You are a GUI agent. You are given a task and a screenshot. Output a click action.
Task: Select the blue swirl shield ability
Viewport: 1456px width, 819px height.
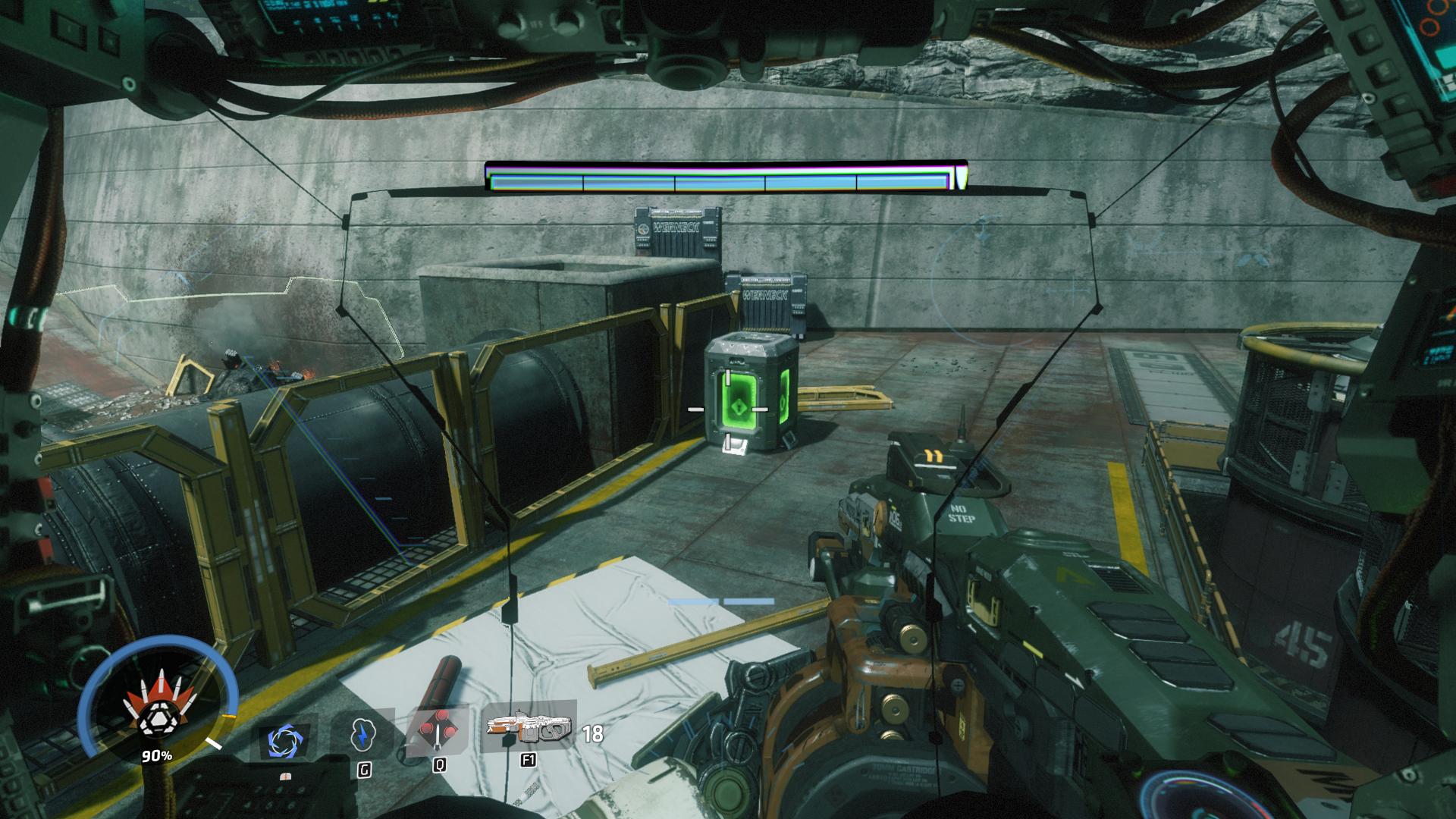(x=284, y=739)
